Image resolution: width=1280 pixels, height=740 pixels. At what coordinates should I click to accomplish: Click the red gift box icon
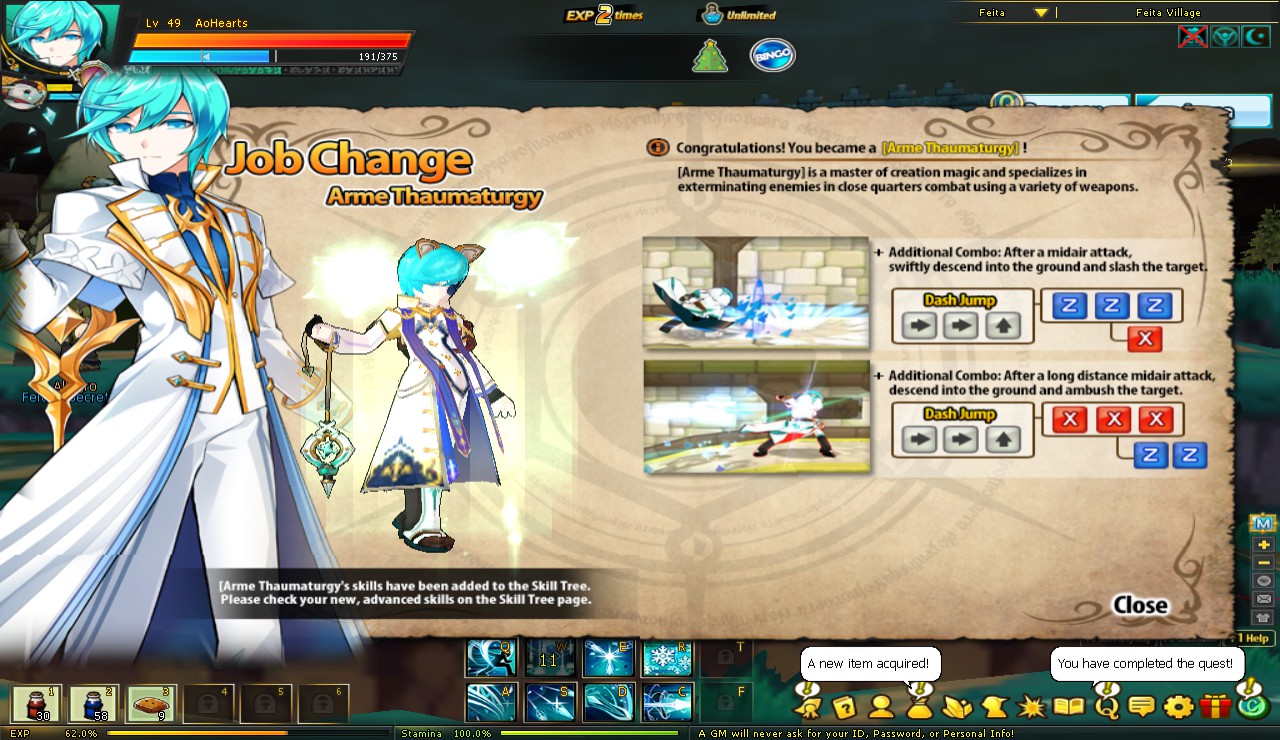click(x=1215, y=707)
